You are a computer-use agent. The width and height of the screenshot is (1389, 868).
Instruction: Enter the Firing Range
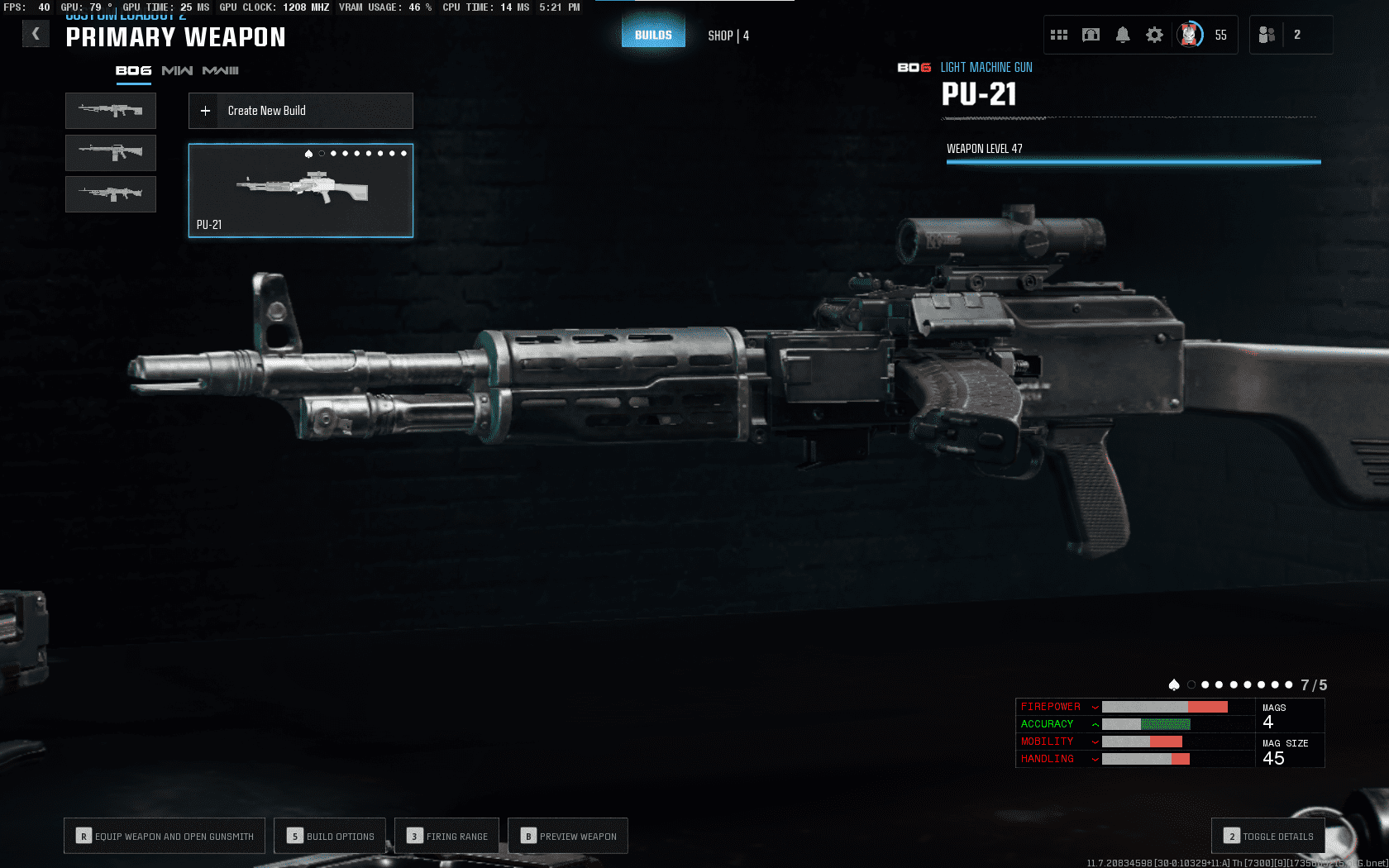pos(447,836)
